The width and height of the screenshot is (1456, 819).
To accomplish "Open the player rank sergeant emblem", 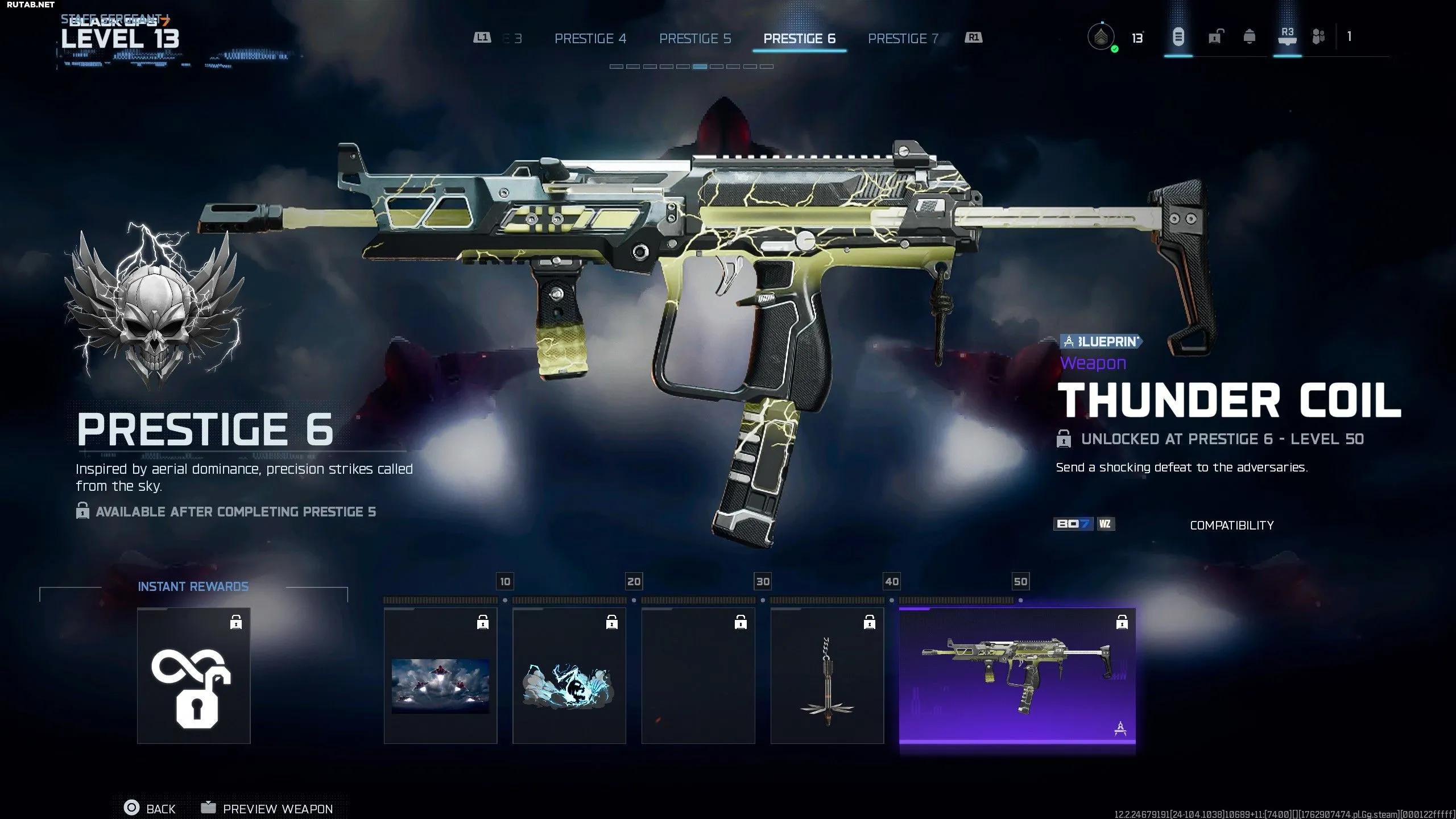I will [1101, 38].
